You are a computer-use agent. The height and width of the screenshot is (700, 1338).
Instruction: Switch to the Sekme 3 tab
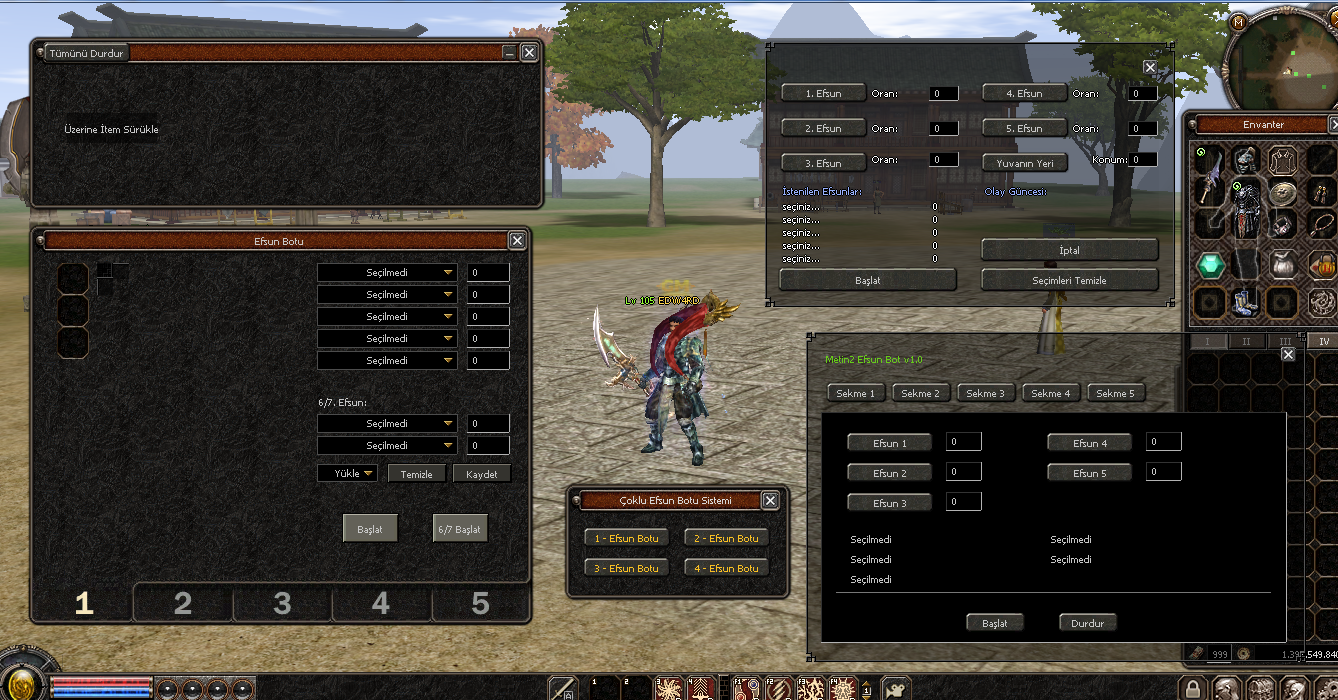[985, 393]
